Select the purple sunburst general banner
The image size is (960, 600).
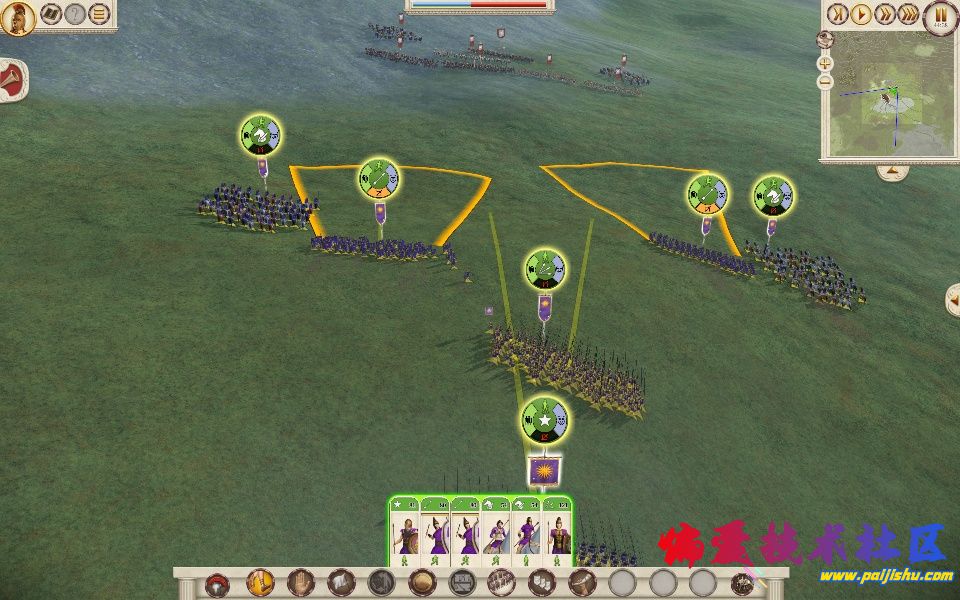coord(544,470)
